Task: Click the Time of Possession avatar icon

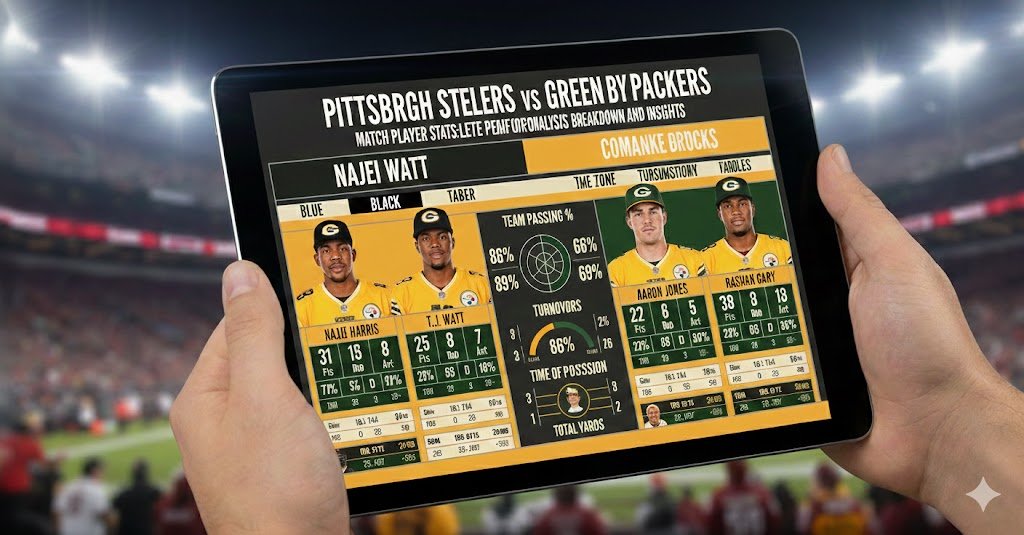Action: coord(572,399)
